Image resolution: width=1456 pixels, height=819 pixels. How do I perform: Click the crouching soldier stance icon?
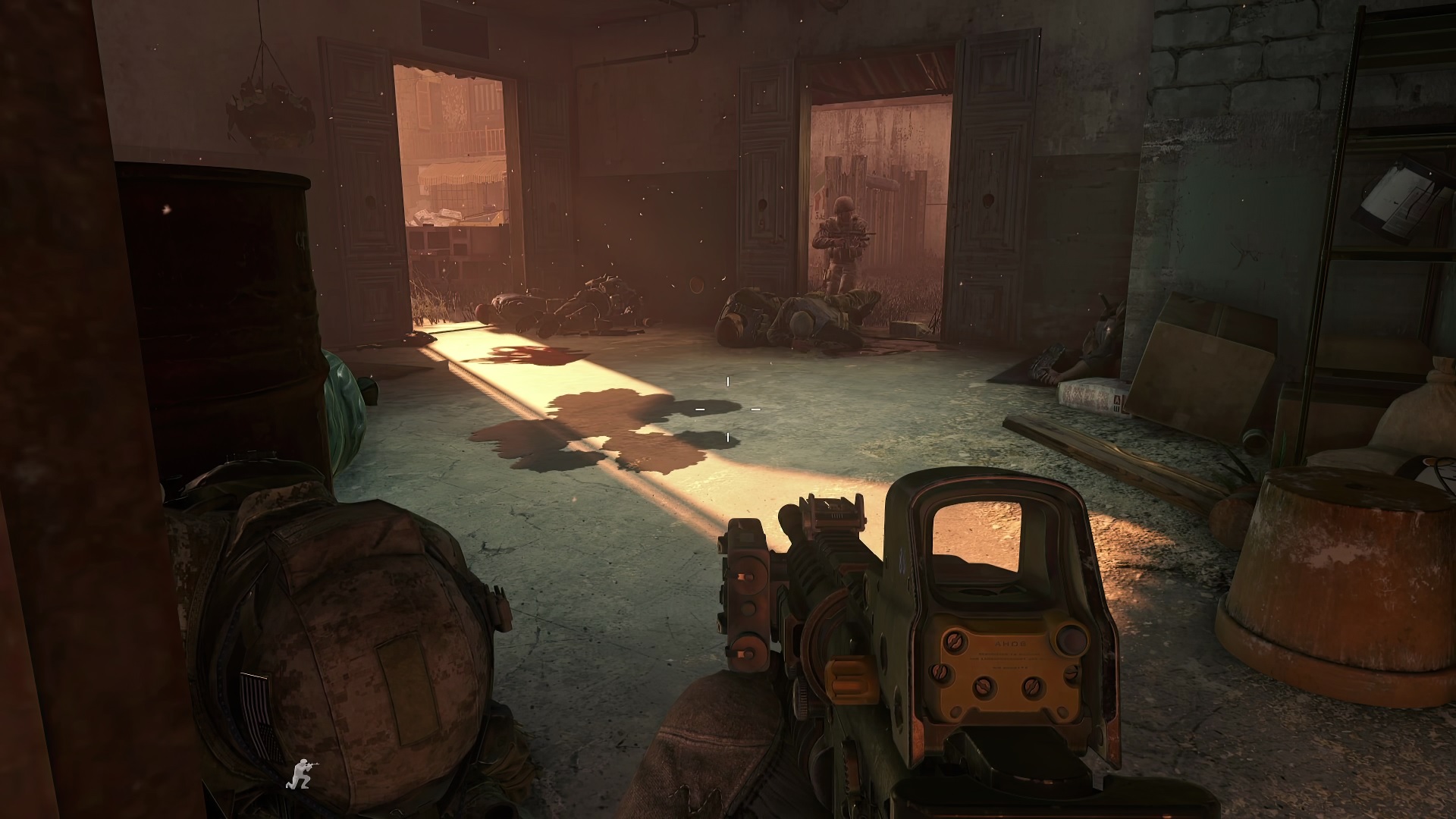(302, 773)
